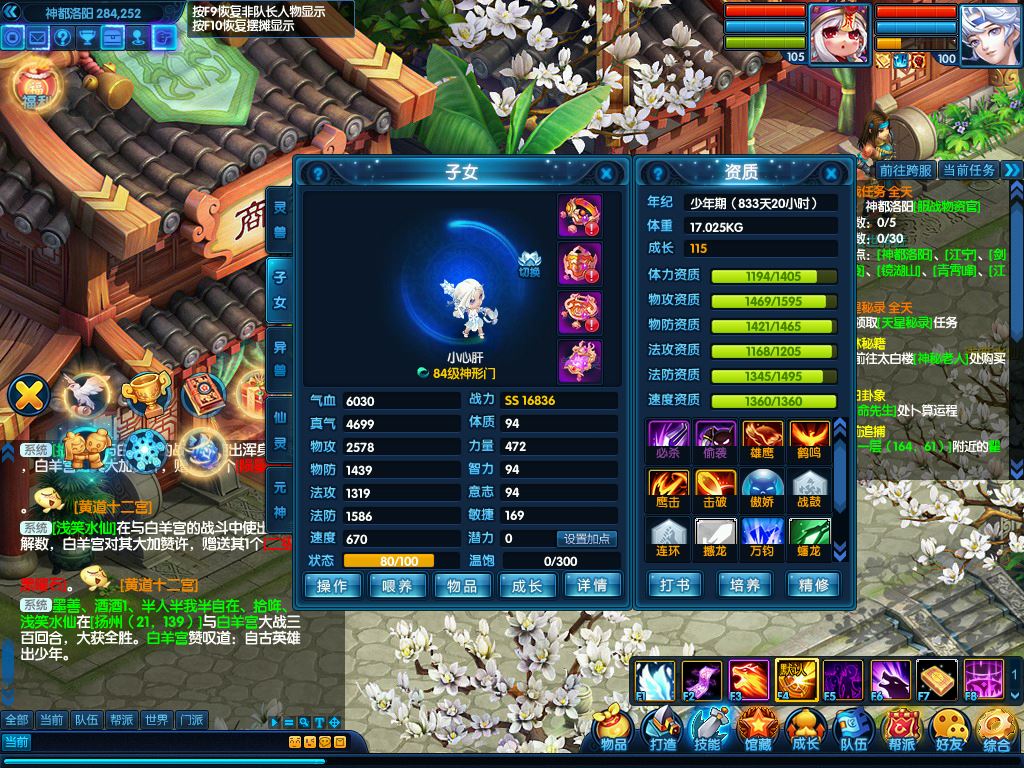Select the 必杀 skill icon
This screenshot has height=768, width=1024.
(666, 440)
